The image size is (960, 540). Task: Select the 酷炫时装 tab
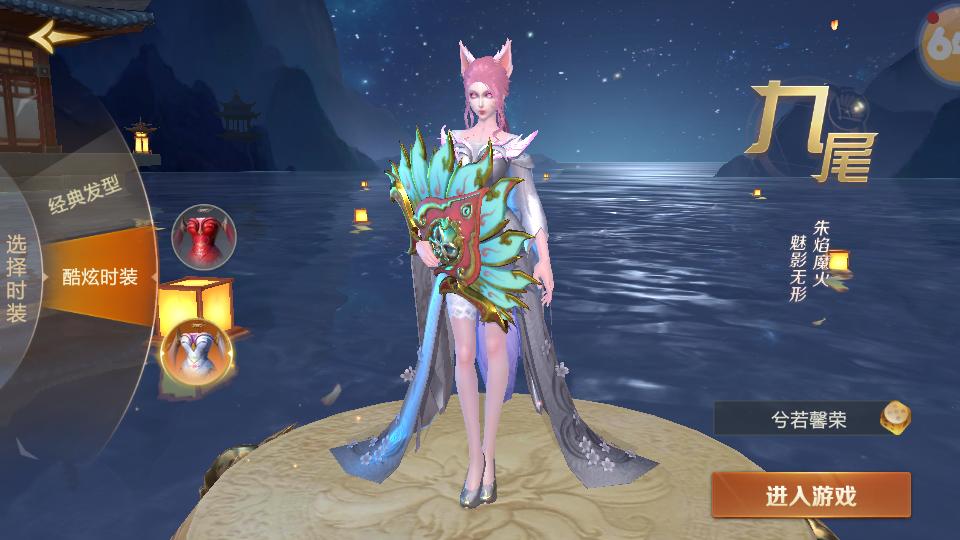[100, 277]
